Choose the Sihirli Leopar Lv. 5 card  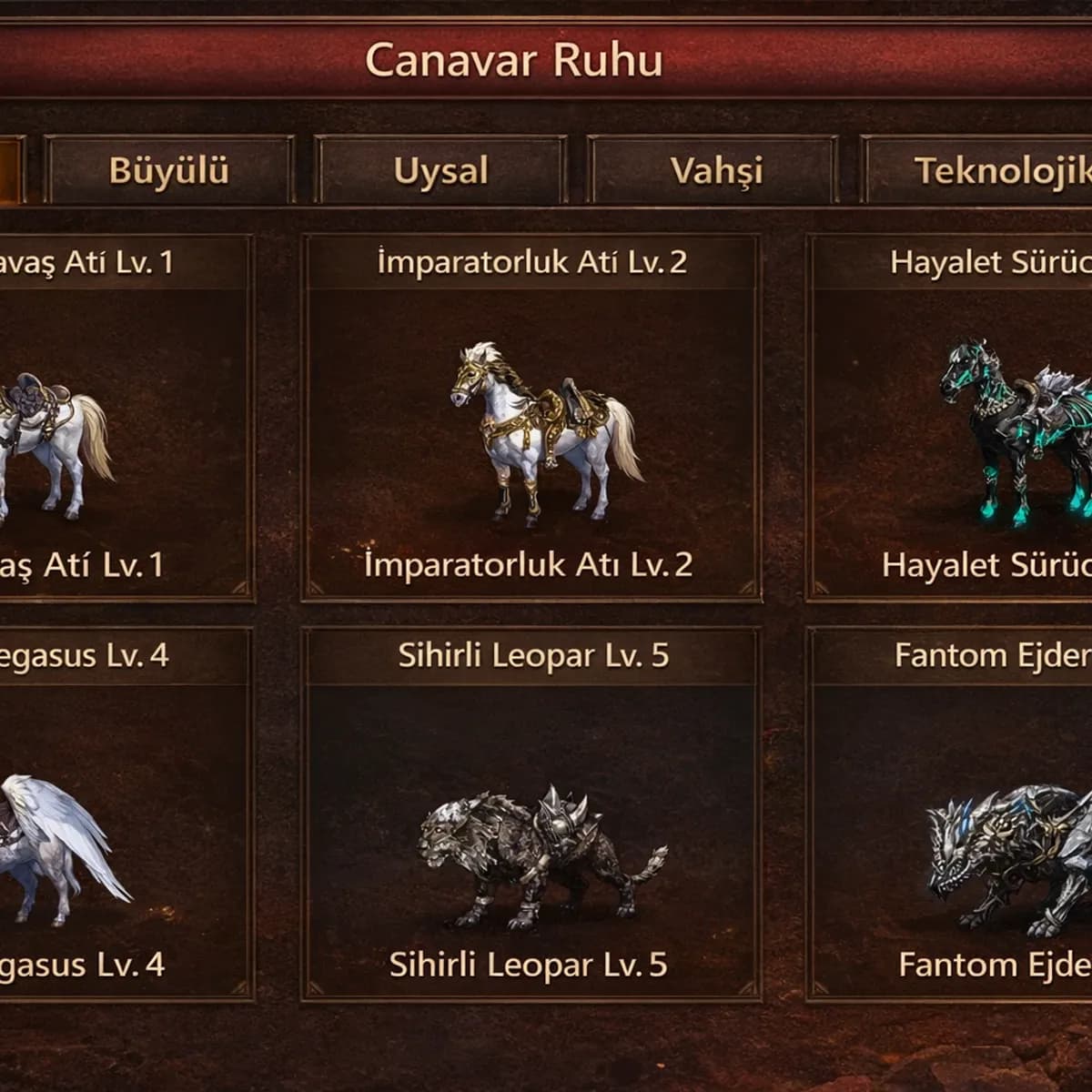531,814
